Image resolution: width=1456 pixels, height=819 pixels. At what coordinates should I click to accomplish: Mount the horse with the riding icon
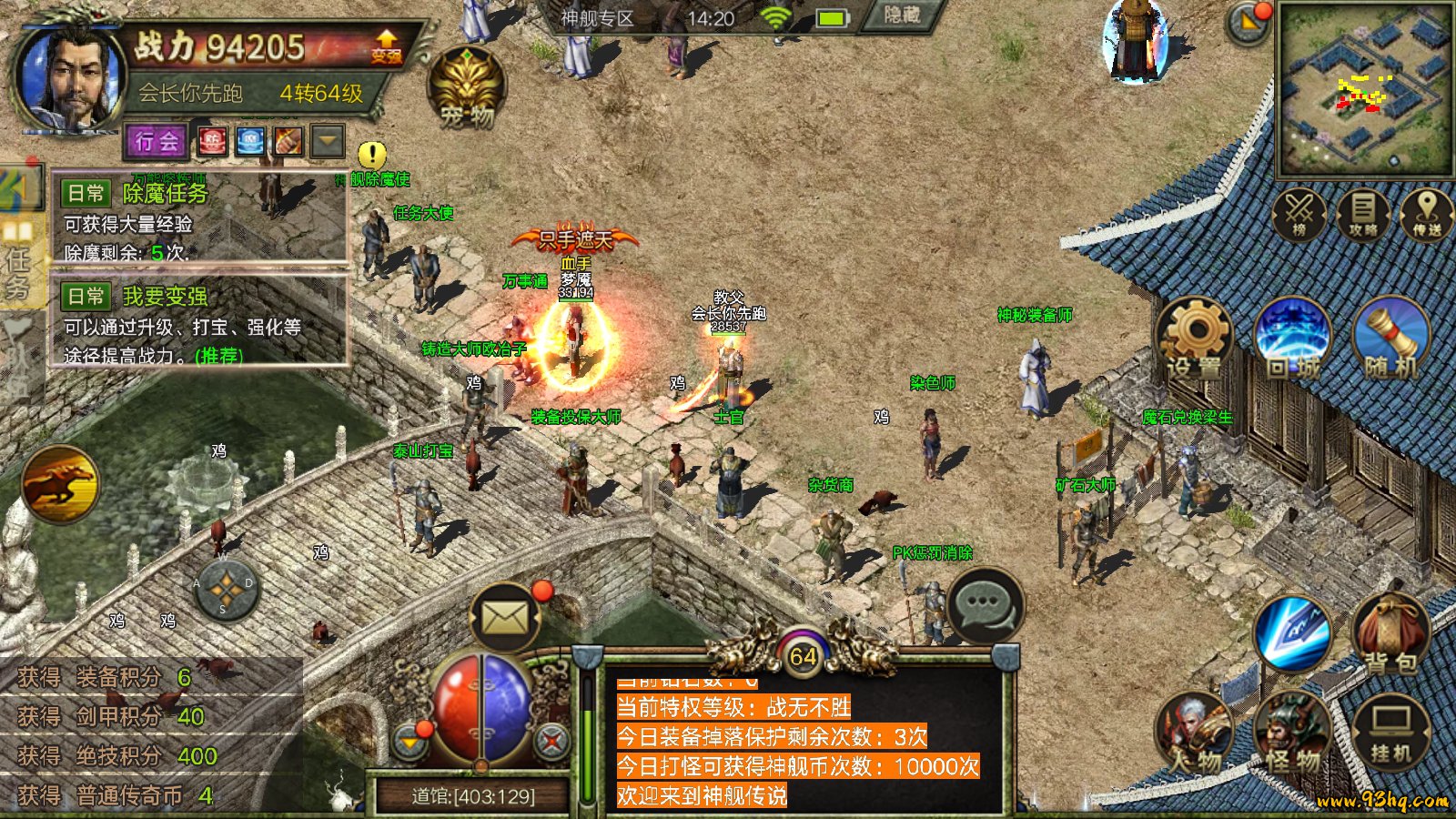click(x=61, y=483)
